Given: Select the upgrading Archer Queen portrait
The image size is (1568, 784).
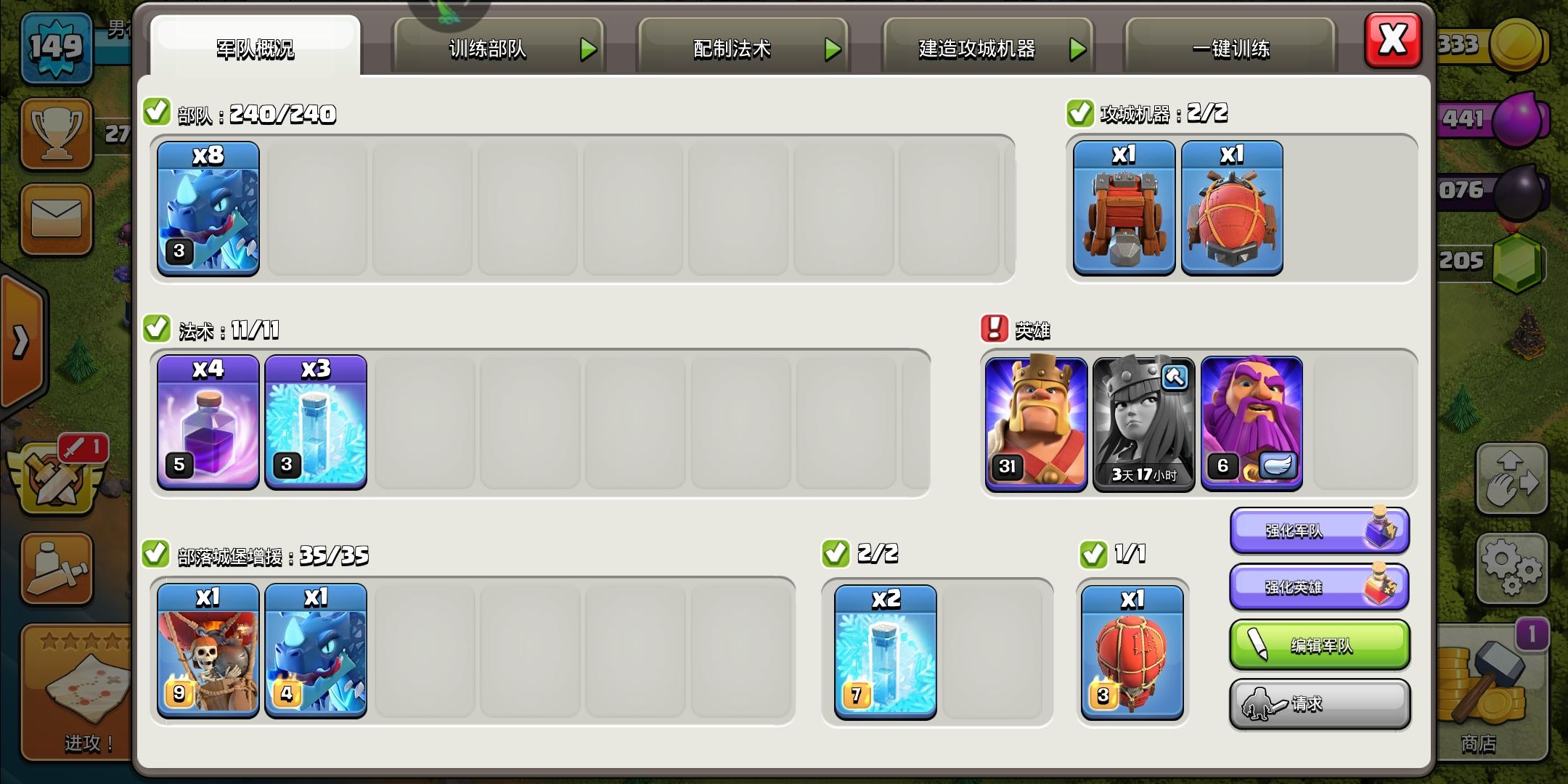Looking at the screenshot, I should click(x=1143, y=423).
